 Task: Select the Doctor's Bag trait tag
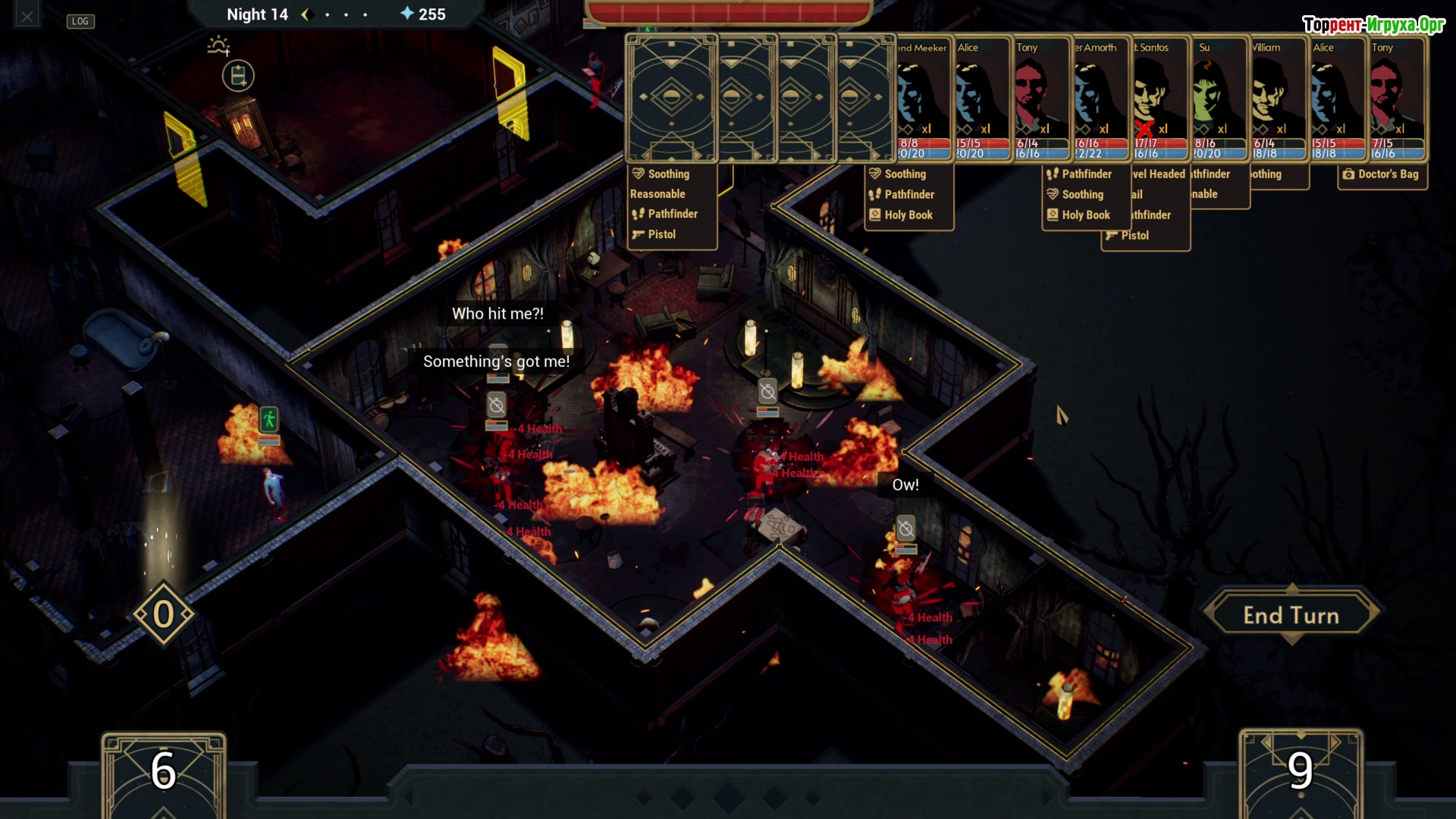1382,174
